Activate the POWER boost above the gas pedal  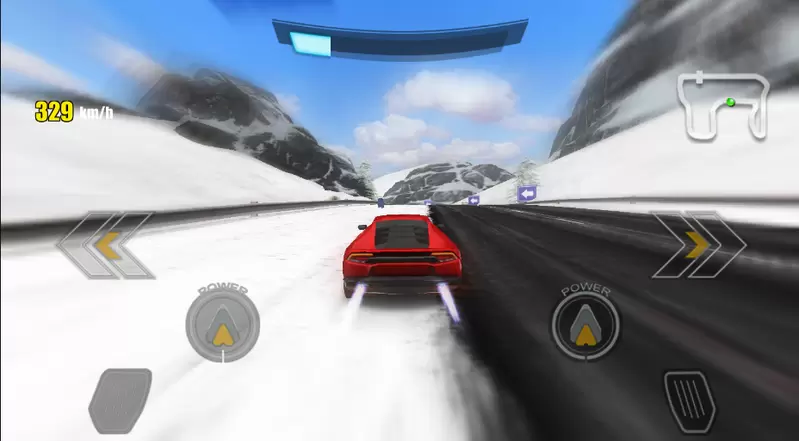coord(585,324)
